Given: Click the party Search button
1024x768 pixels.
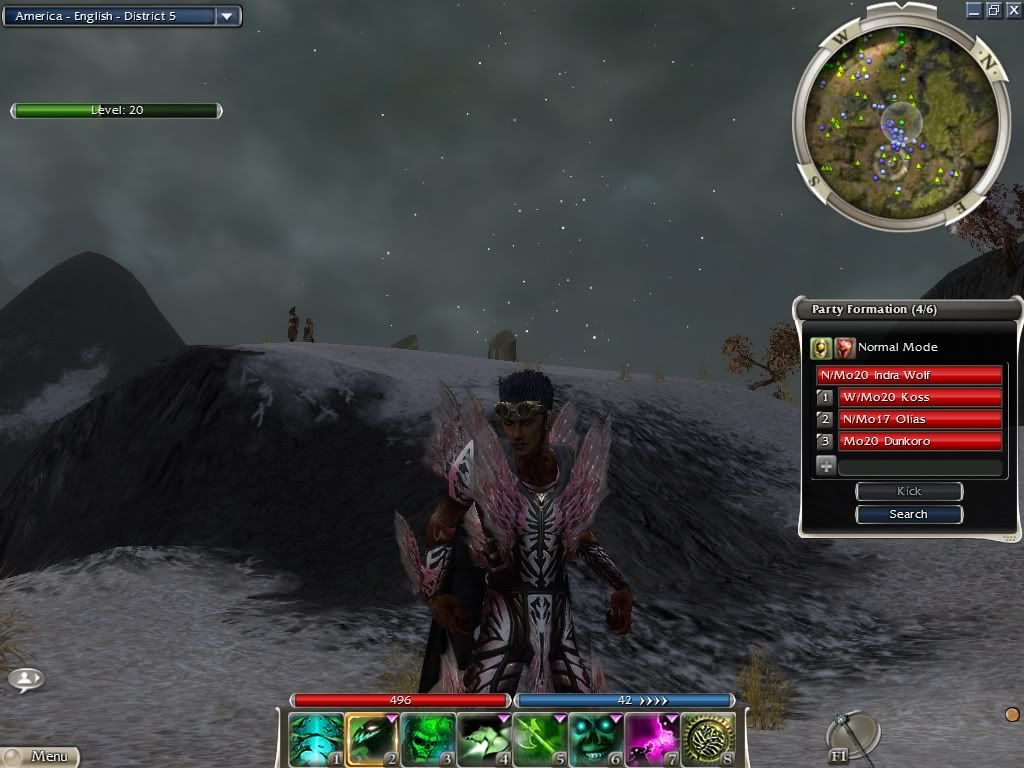Looking at the screenshot, I should tap(908, 514).
